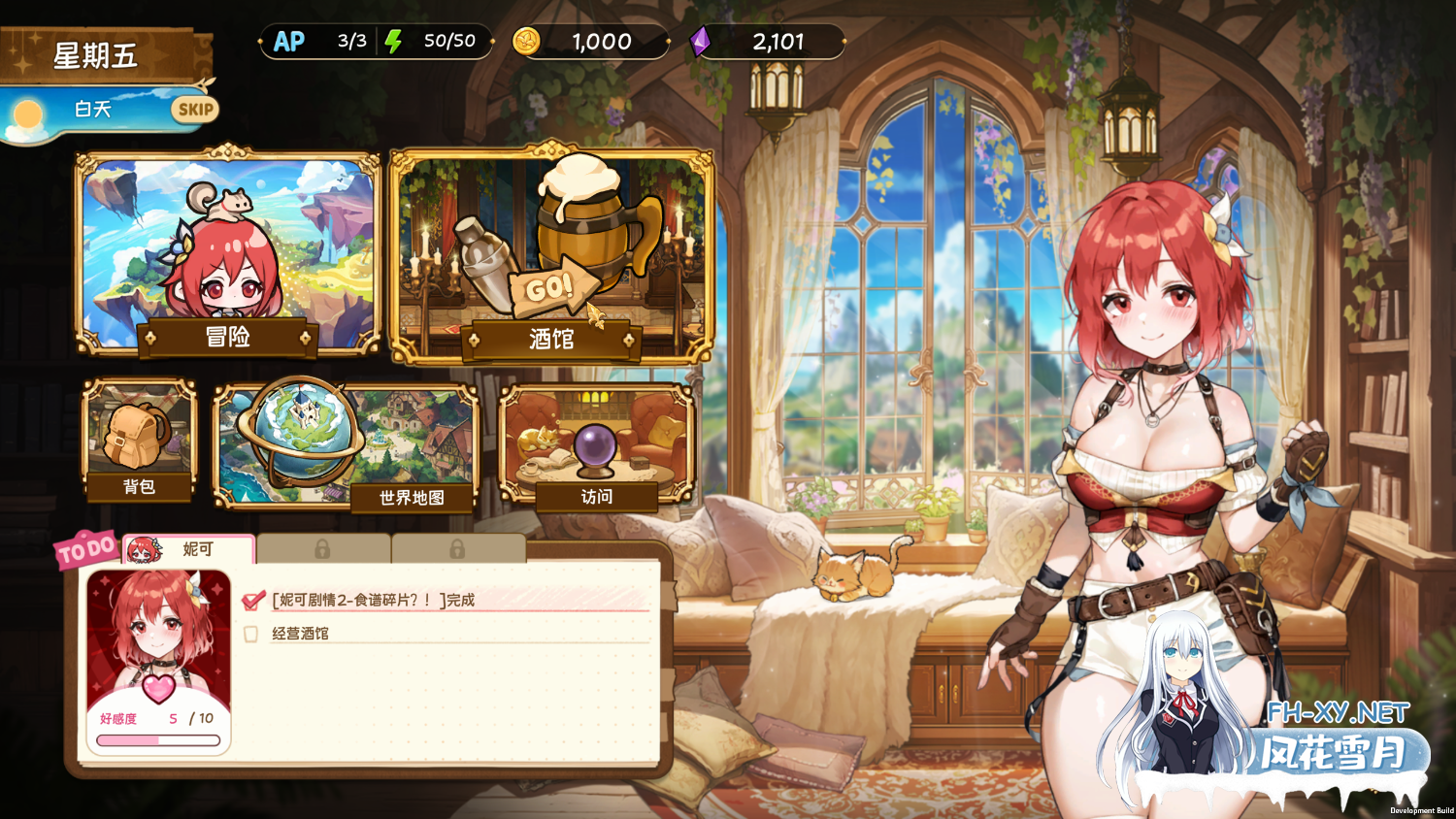Check the 经营酒馆 task checkbox

[250, 633]
